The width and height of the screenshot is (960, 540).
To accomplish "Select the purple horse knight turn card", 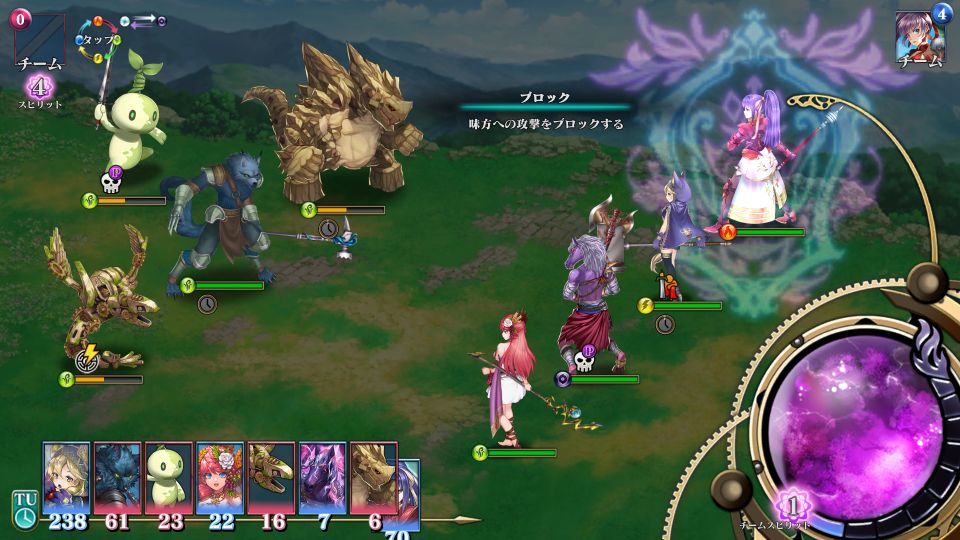I will (x=322, y=478).
